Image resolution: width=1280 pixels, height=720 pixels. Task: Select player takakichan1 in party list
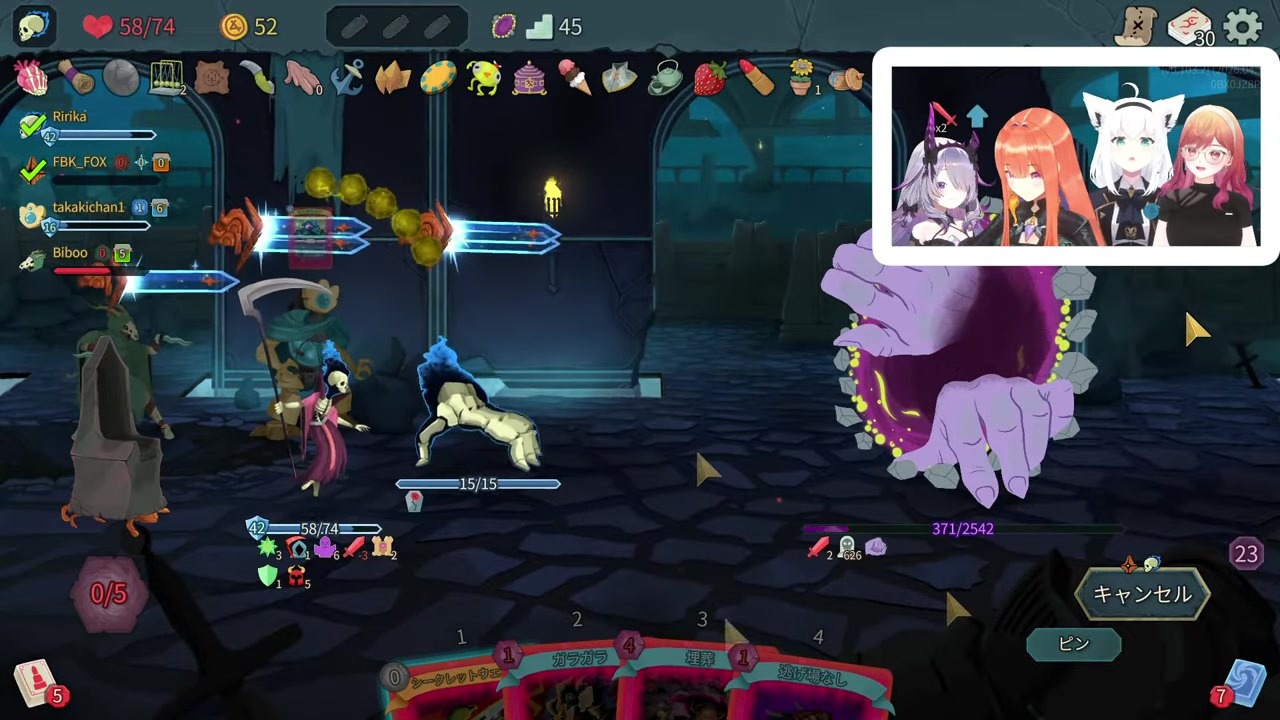88,208
